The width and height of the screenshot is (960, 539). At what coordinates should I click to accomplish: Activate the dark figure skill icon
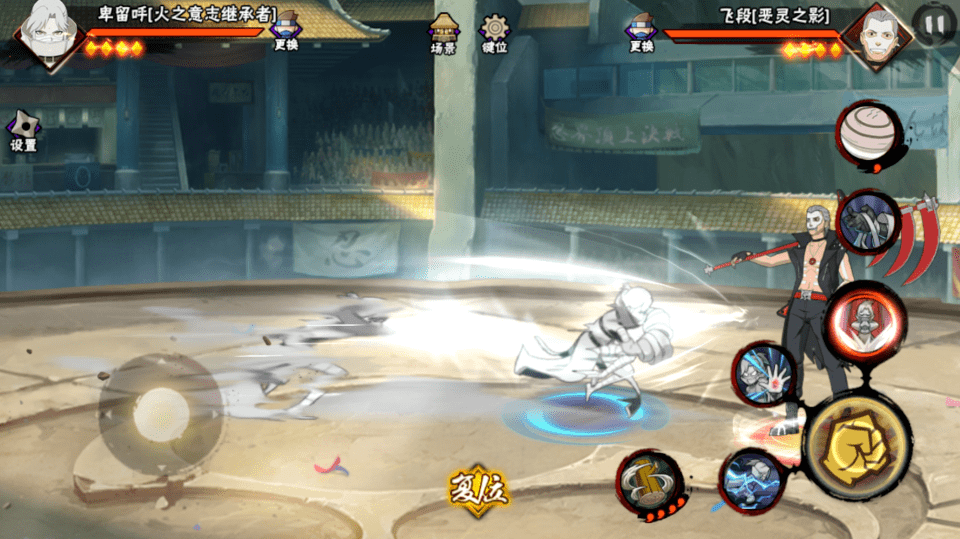point(866,222)
